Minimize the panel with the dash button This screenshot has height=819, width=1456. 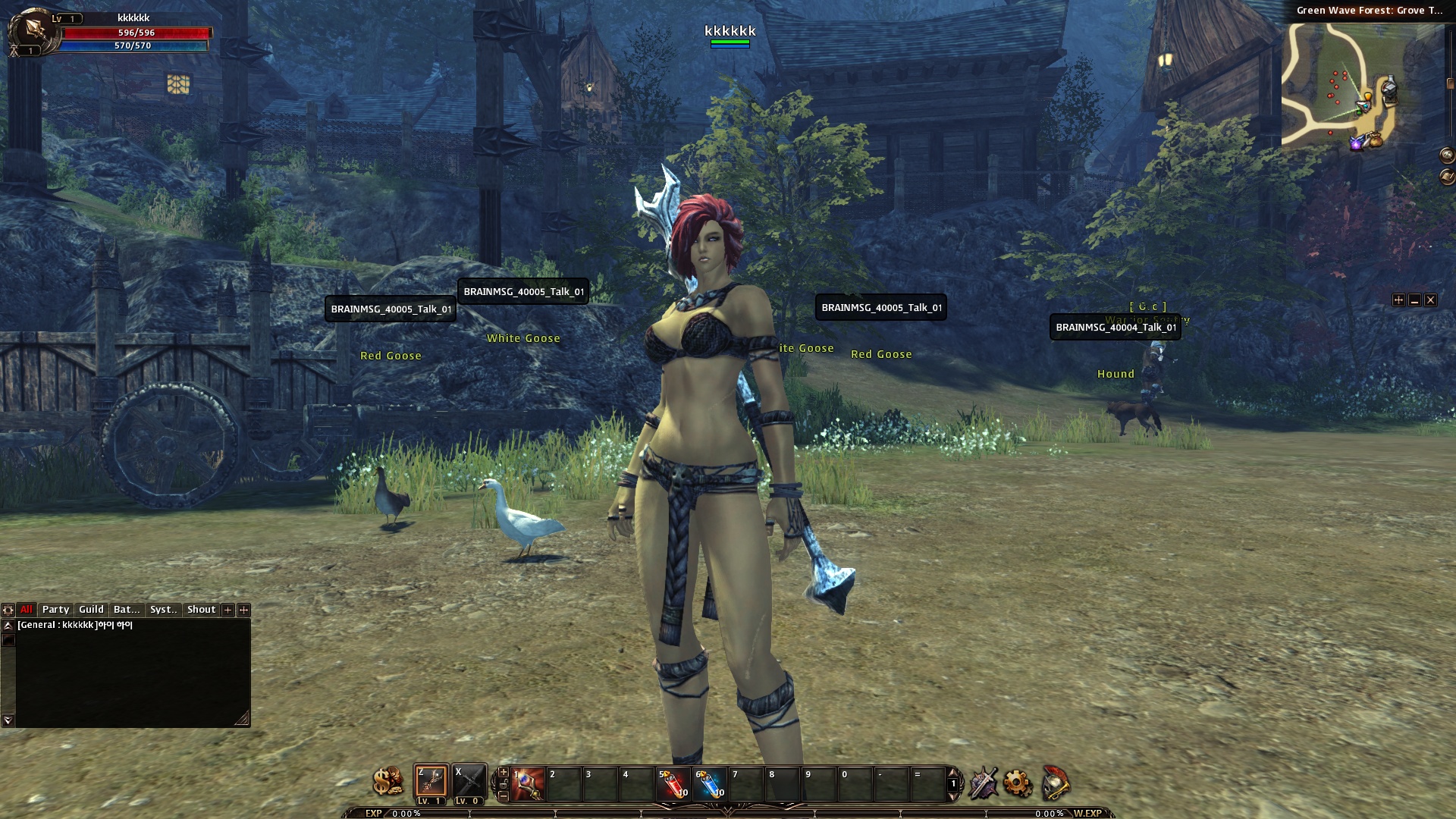point(1414,300)
